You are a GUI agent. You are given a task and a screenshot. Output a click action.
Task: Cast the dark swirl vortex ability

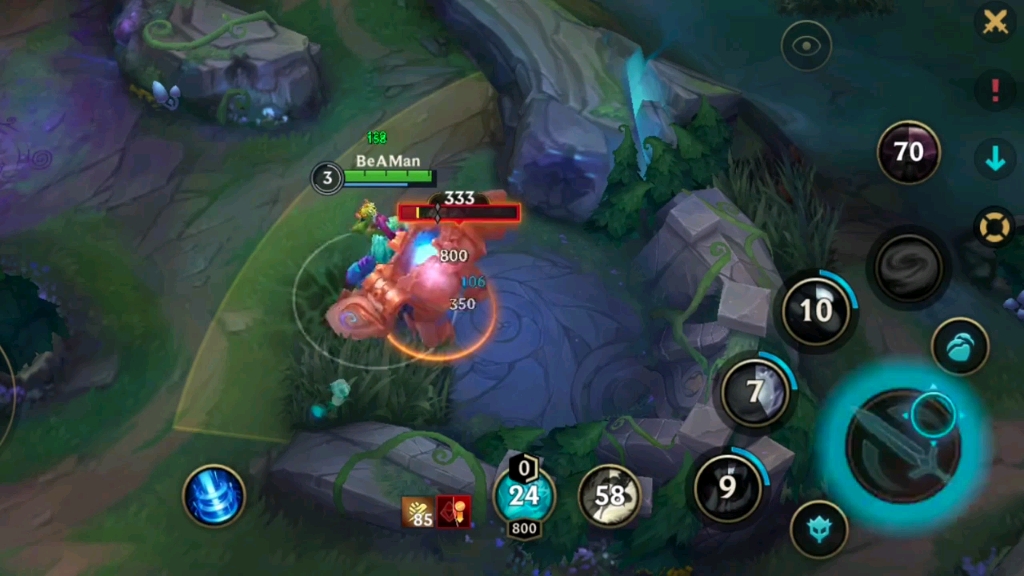click(908, 267)
